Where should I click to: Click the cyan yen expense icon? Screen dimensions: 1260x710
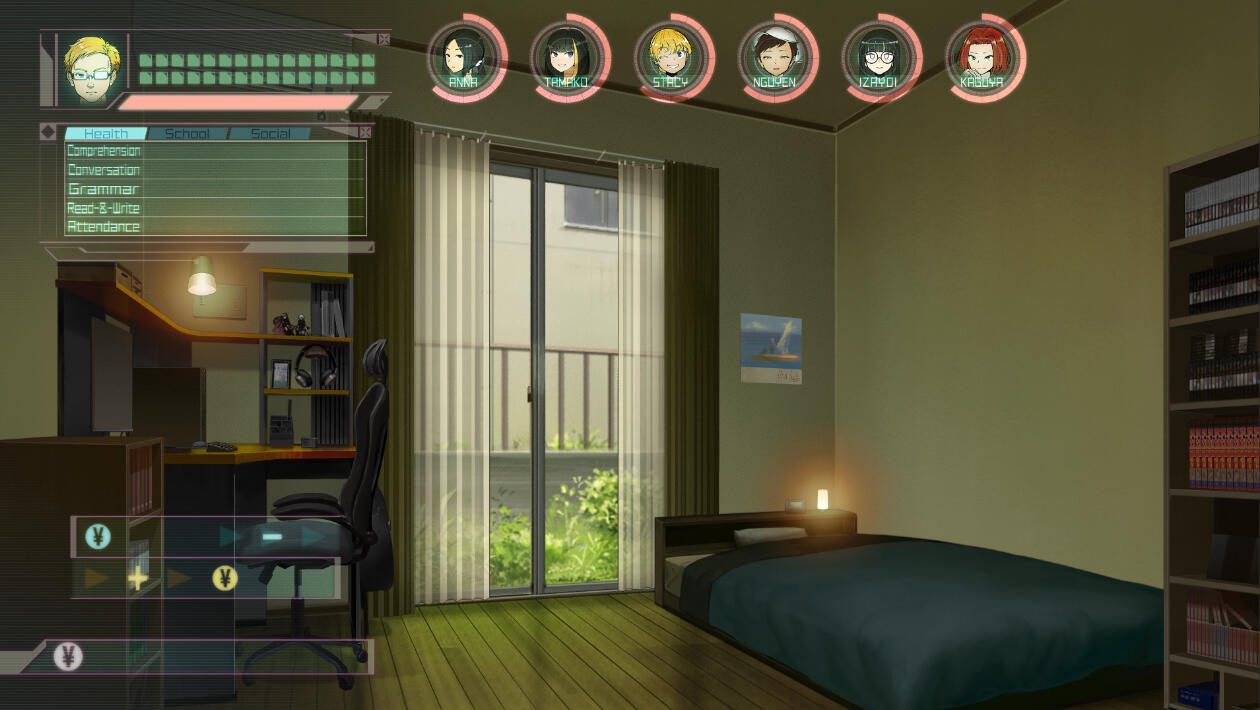pyautogui.click(x=98, y=537)
